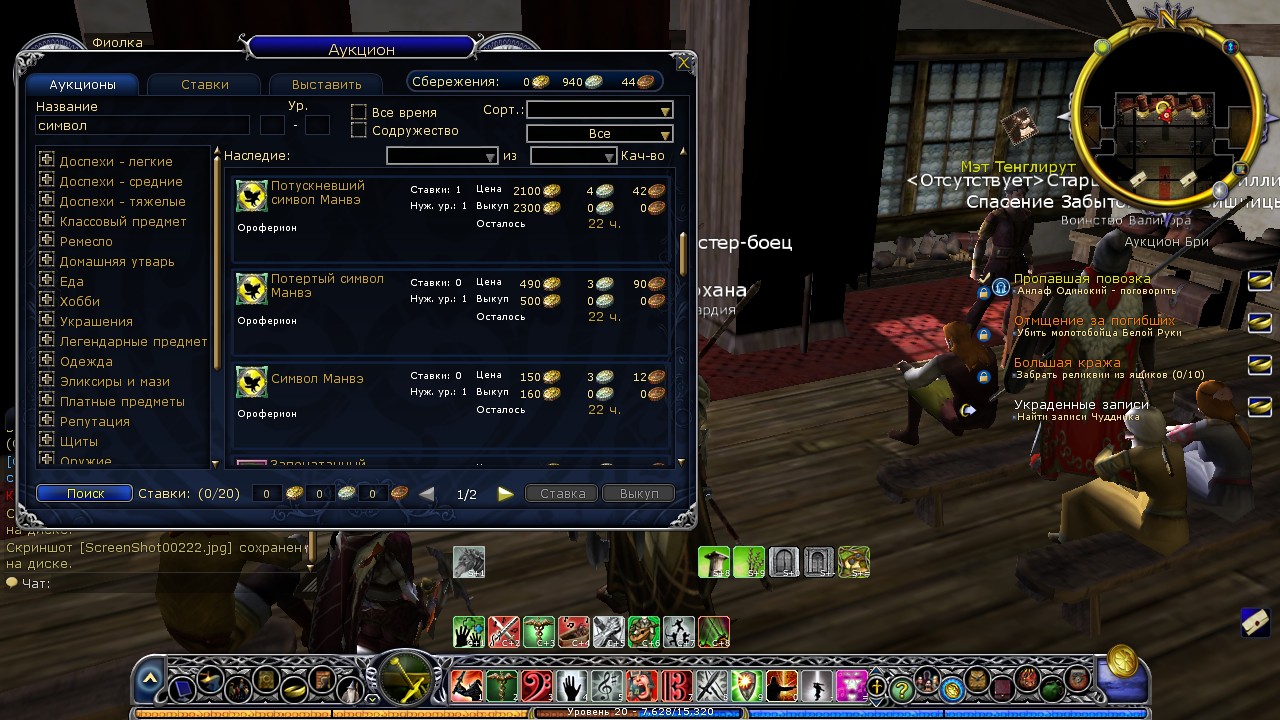Viewport: 1280px width, 720px height.
Task: Click the Ставка bid button
Action: [x=562, y=493]
